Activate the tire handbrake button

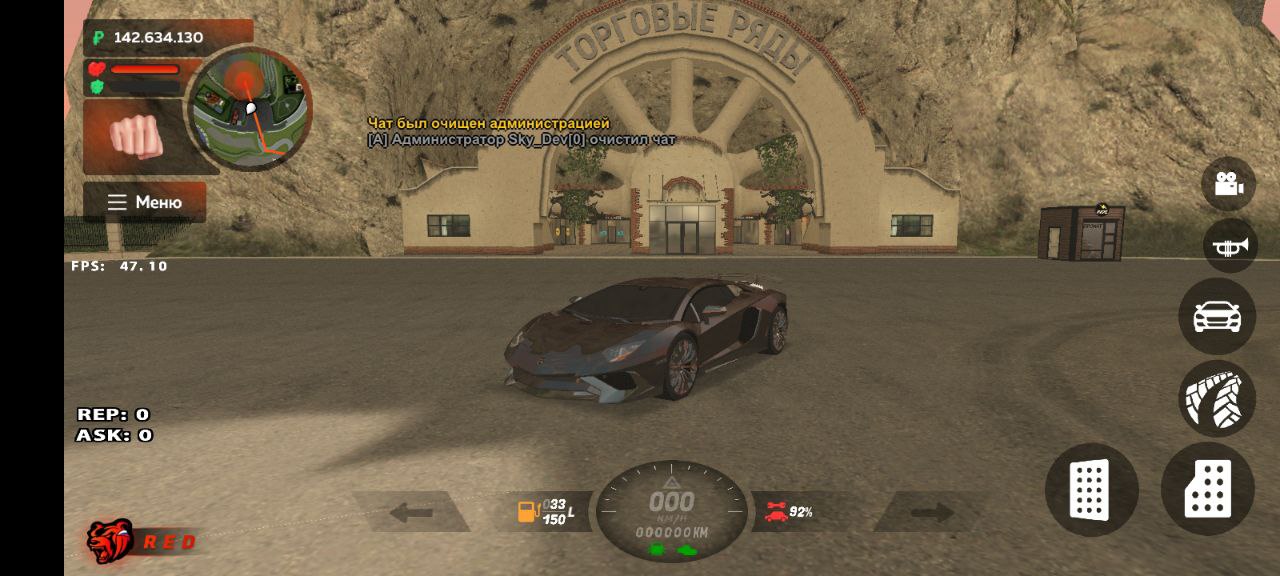pyautogui.click(x=1216, y=398)
